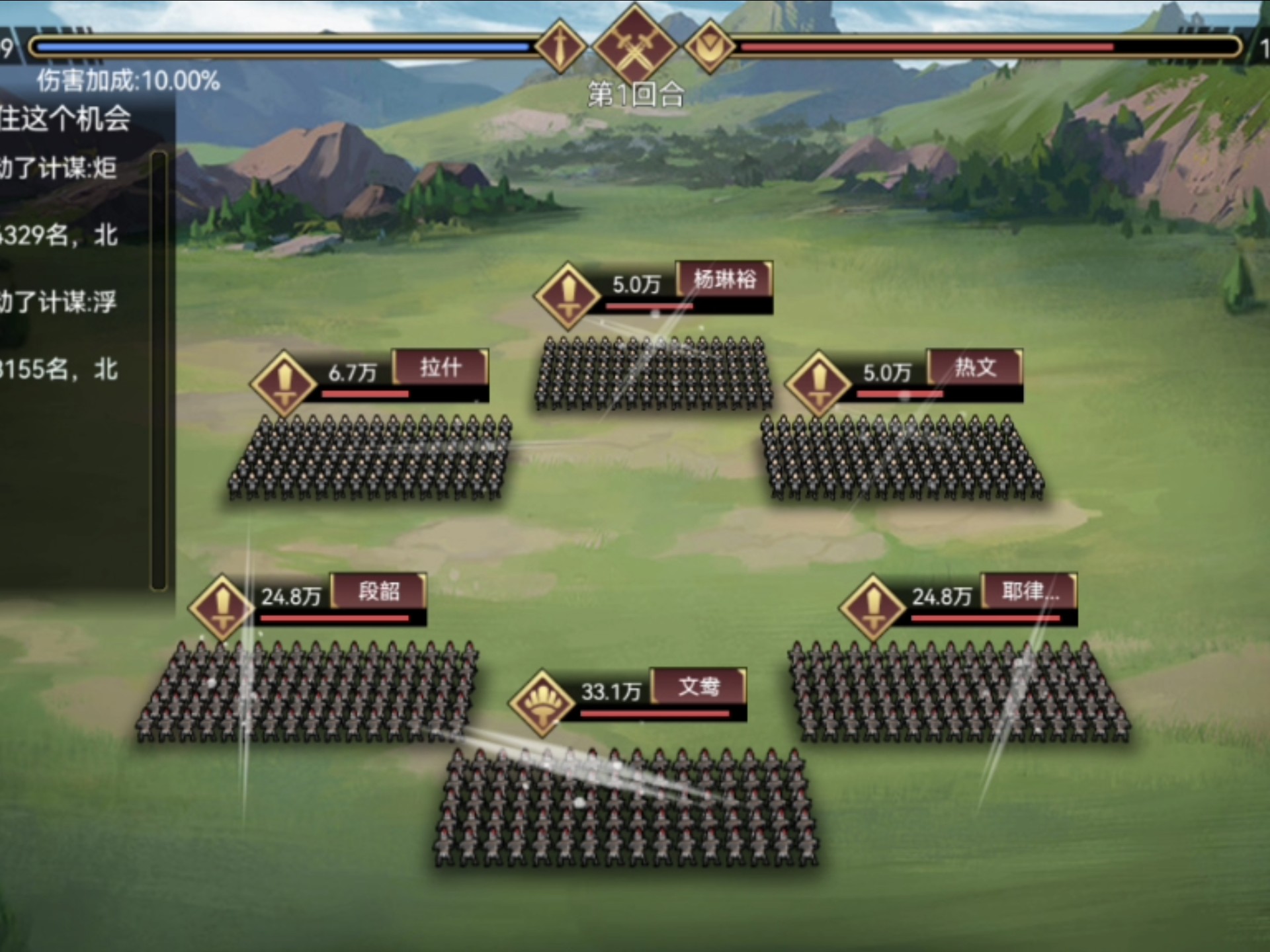Click the shield diamond icon beside the red bar
This screenshot has height=952, width=1270.
pyautogui.click(x=710, y=46)
